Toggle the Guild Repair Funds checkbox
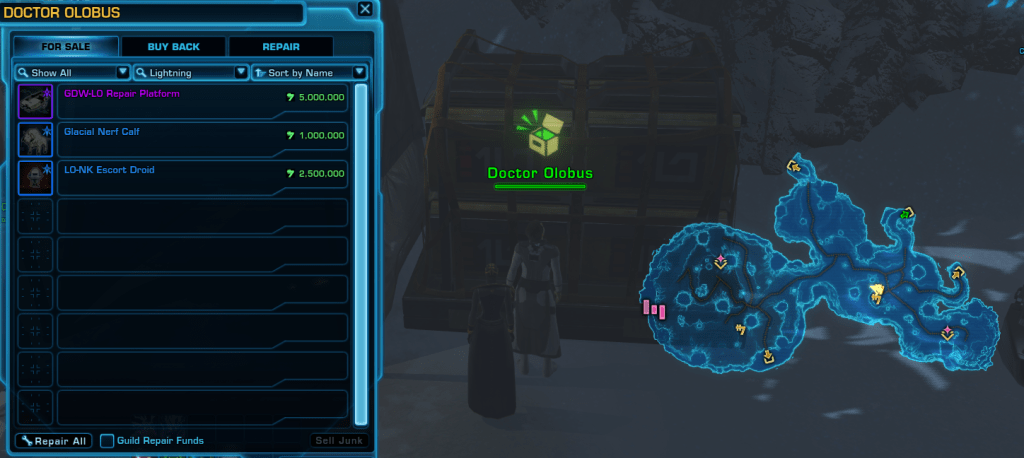1024x458 pixels. [107, 441]
